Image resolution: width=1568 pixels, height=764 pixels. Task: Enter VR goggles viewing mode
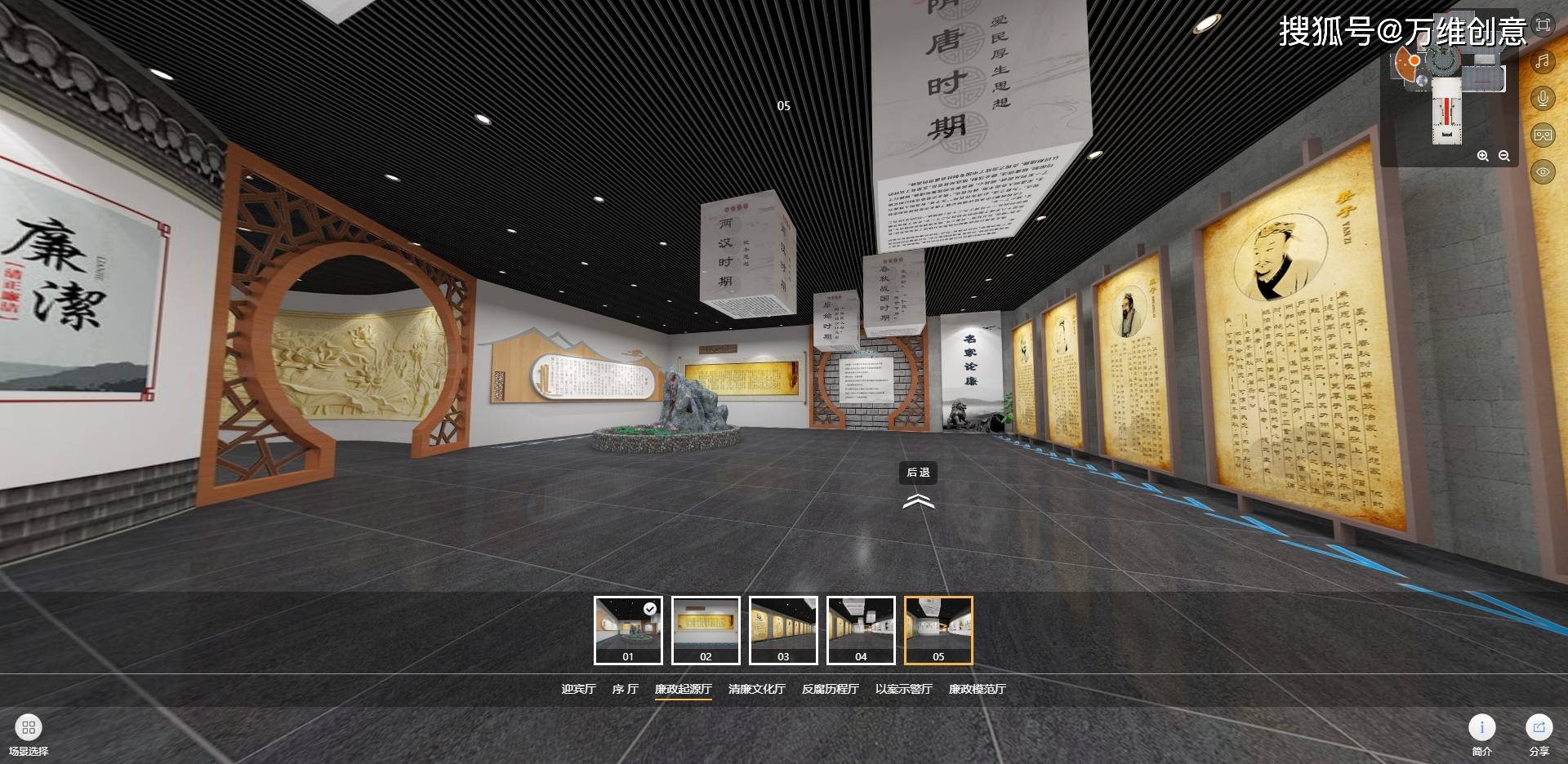(x=1542, y=135)
